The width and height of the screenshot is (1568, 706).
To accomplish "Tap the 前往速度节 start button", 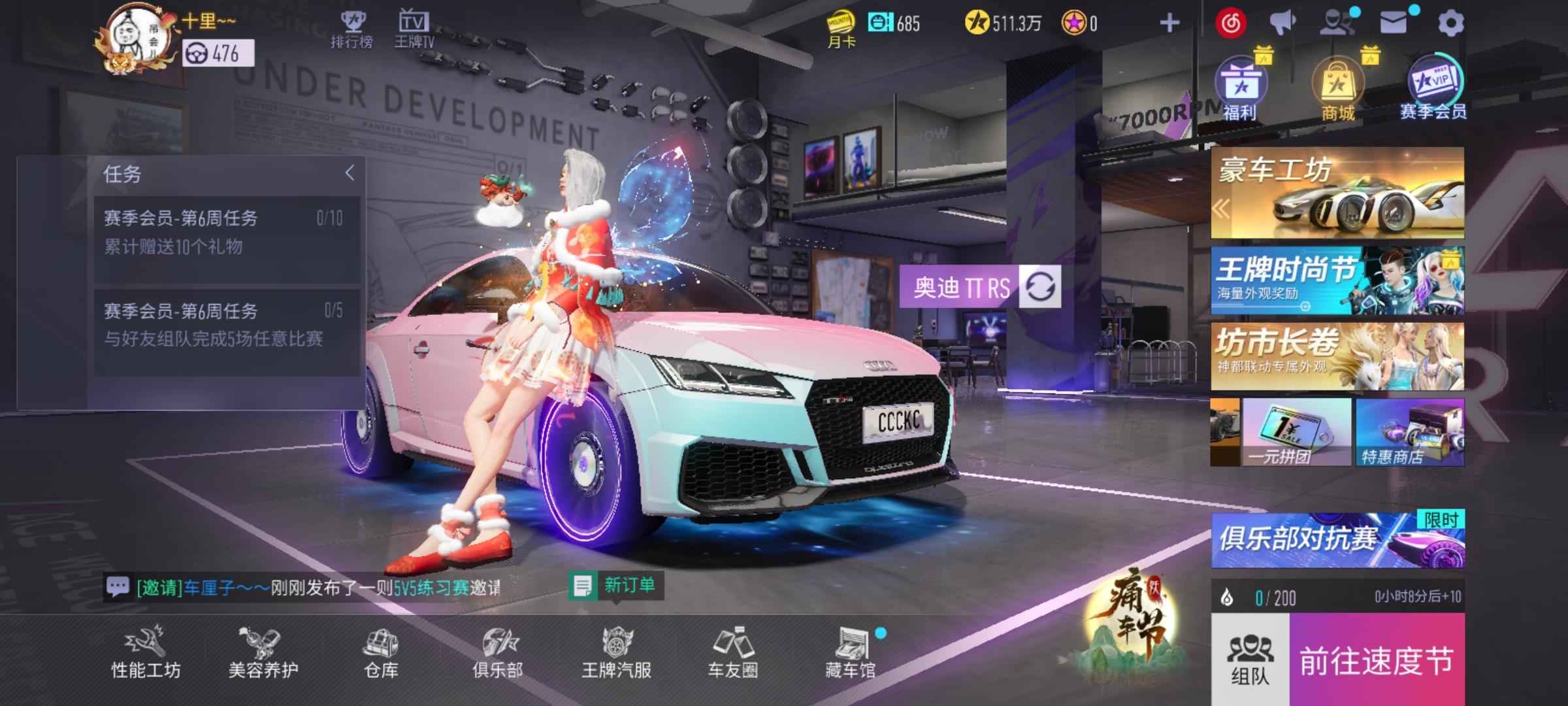I will (1377, 660).
